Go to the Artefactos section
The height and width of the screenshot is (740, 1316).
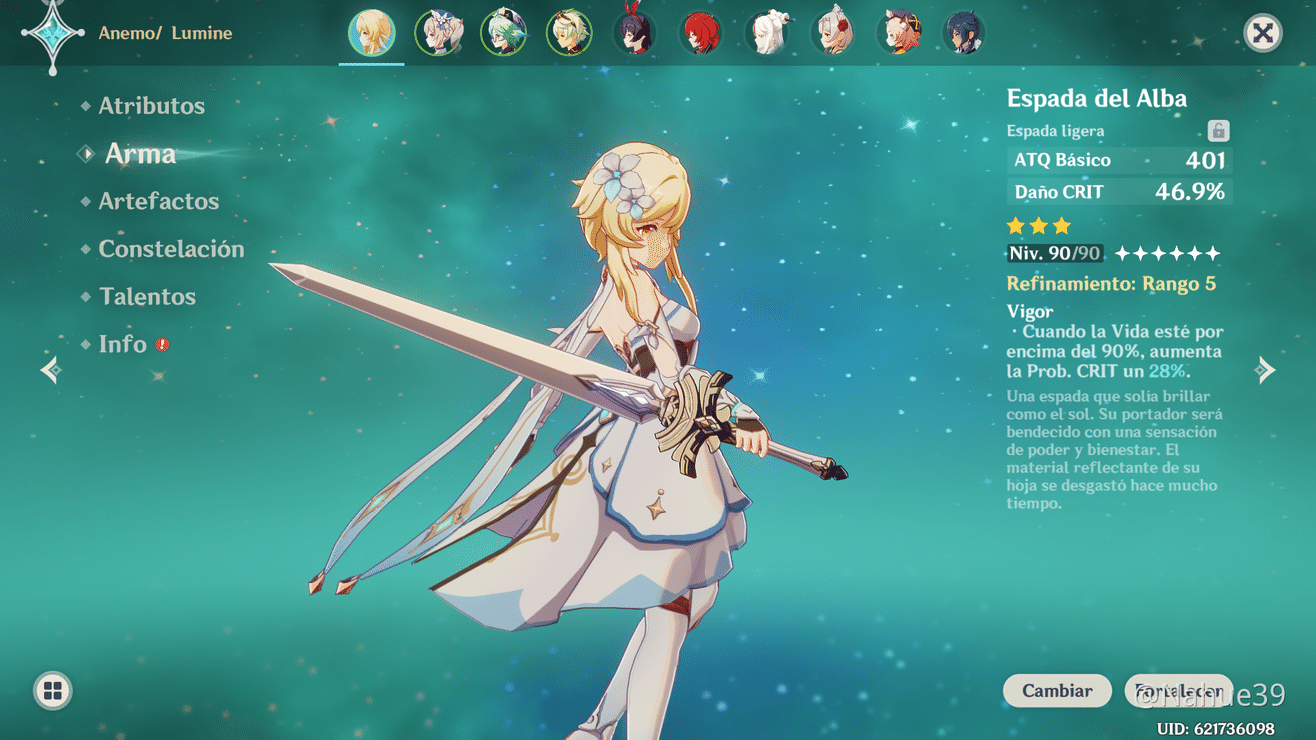coord(158,201)
